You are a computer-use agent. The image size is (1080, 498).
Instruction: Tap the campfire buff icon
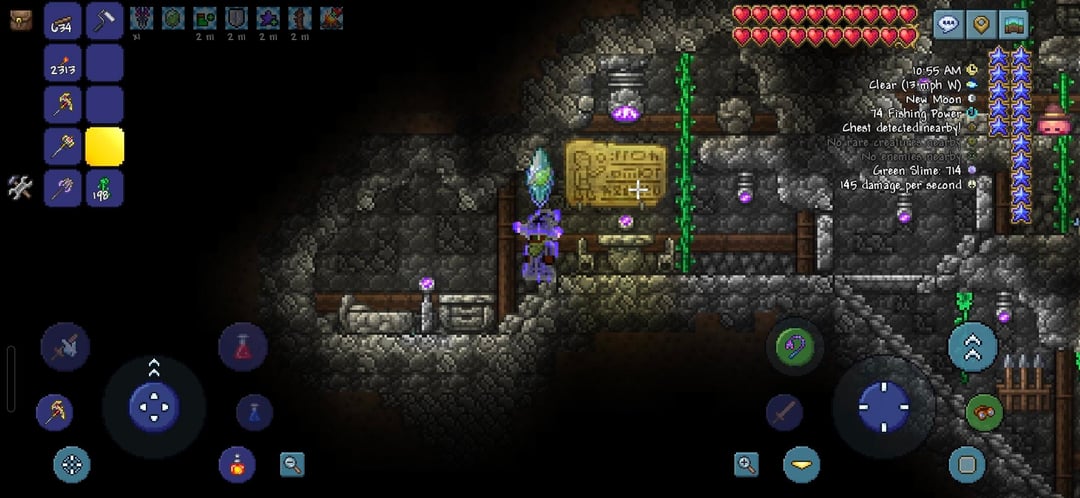tap(331, 18)
